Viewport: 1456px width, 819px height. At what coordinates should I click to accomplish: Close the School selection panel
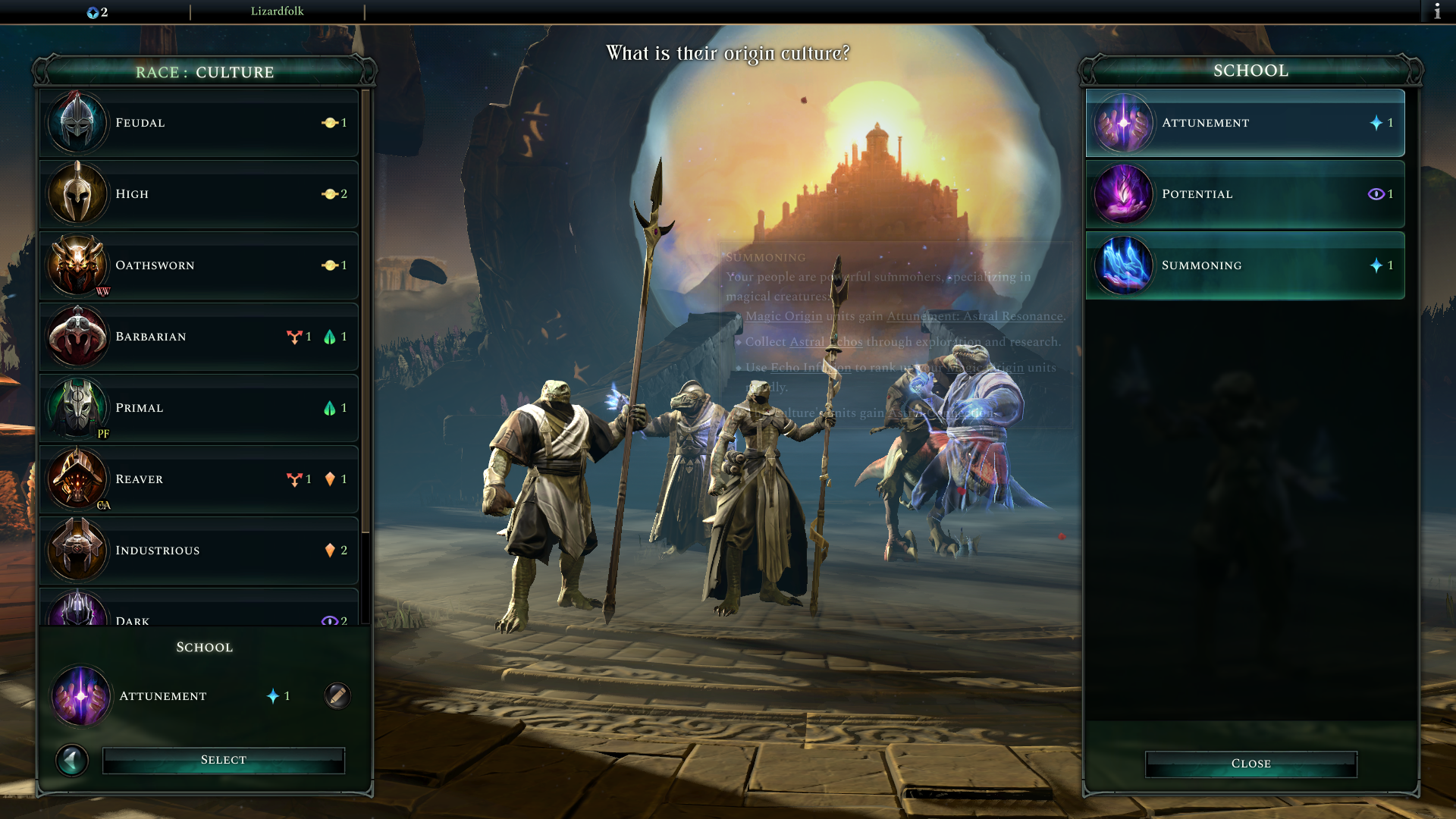[1250, 763]
